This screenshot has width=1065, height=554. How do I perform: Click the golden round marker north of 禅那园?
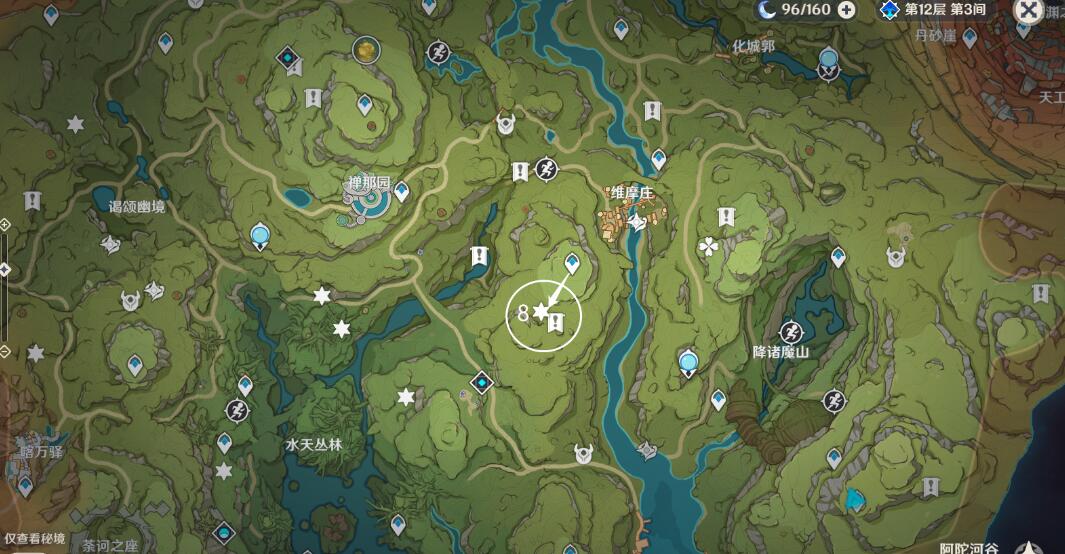(x=366, y=49)
